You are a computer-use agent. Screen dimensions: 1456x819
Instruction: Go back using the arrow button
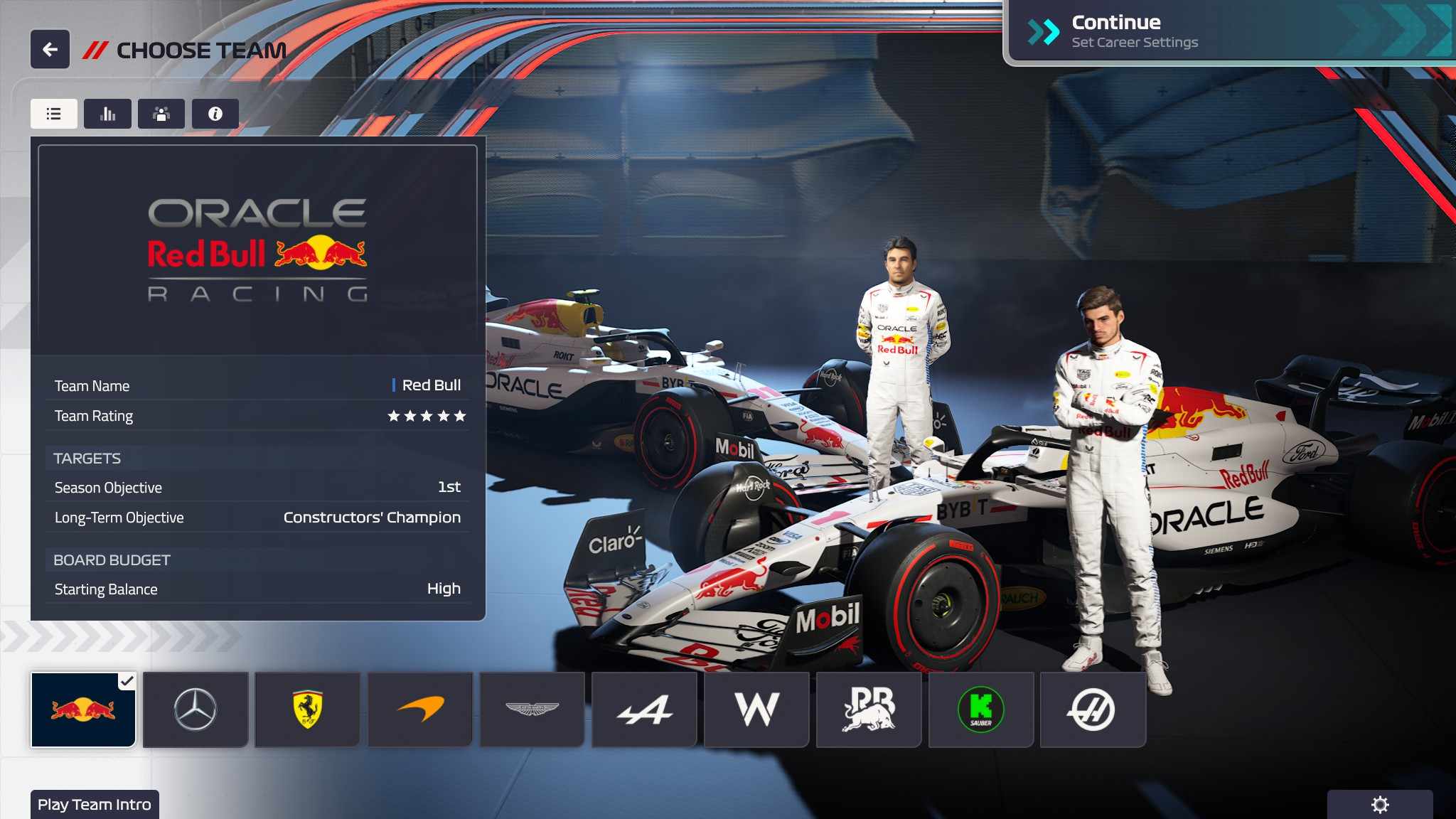pyautogui.click(x=50, y=50)
